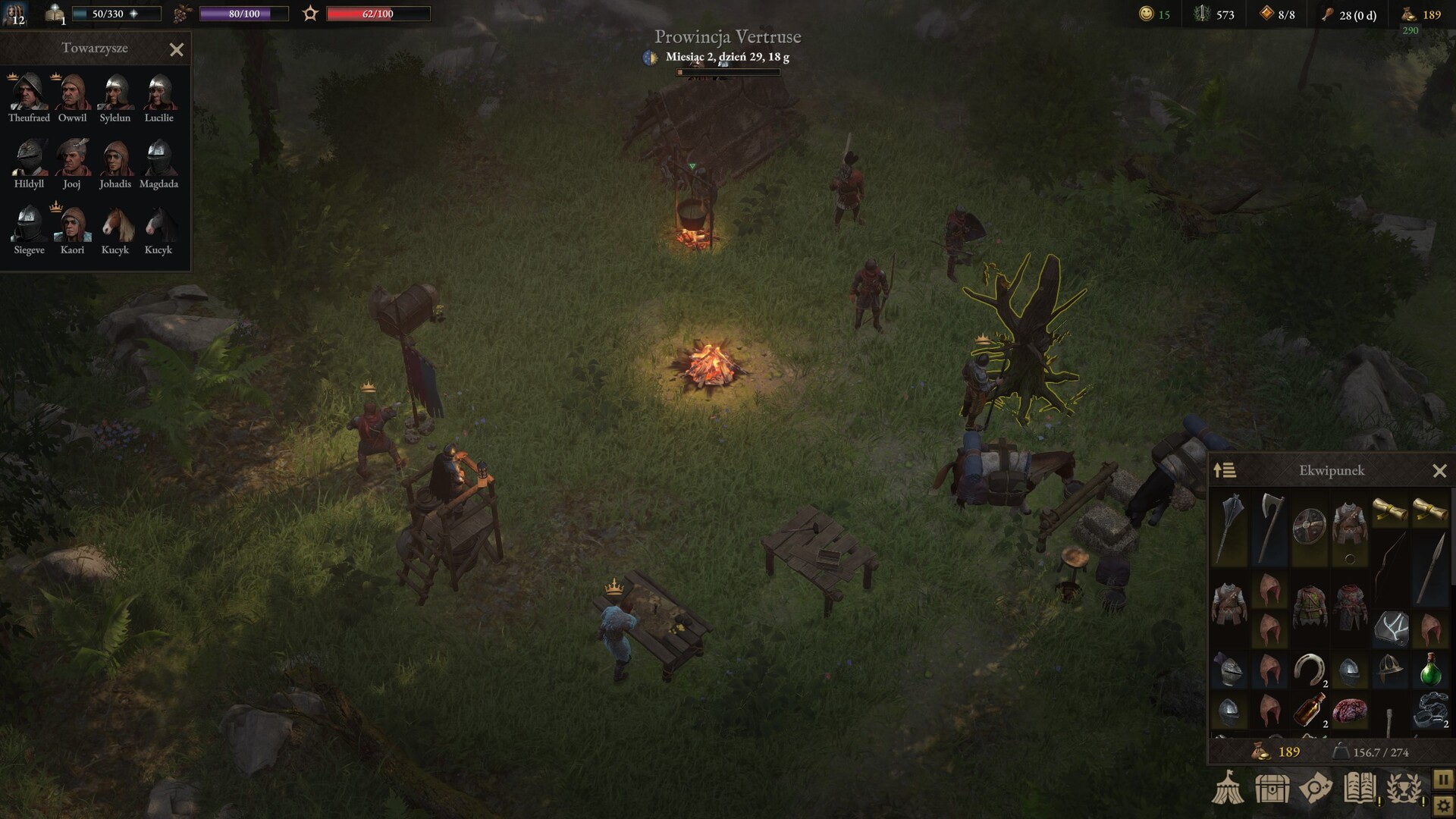
Task: Select the horseshoe stack in inventory
Action: click(x=1309, y=669)
